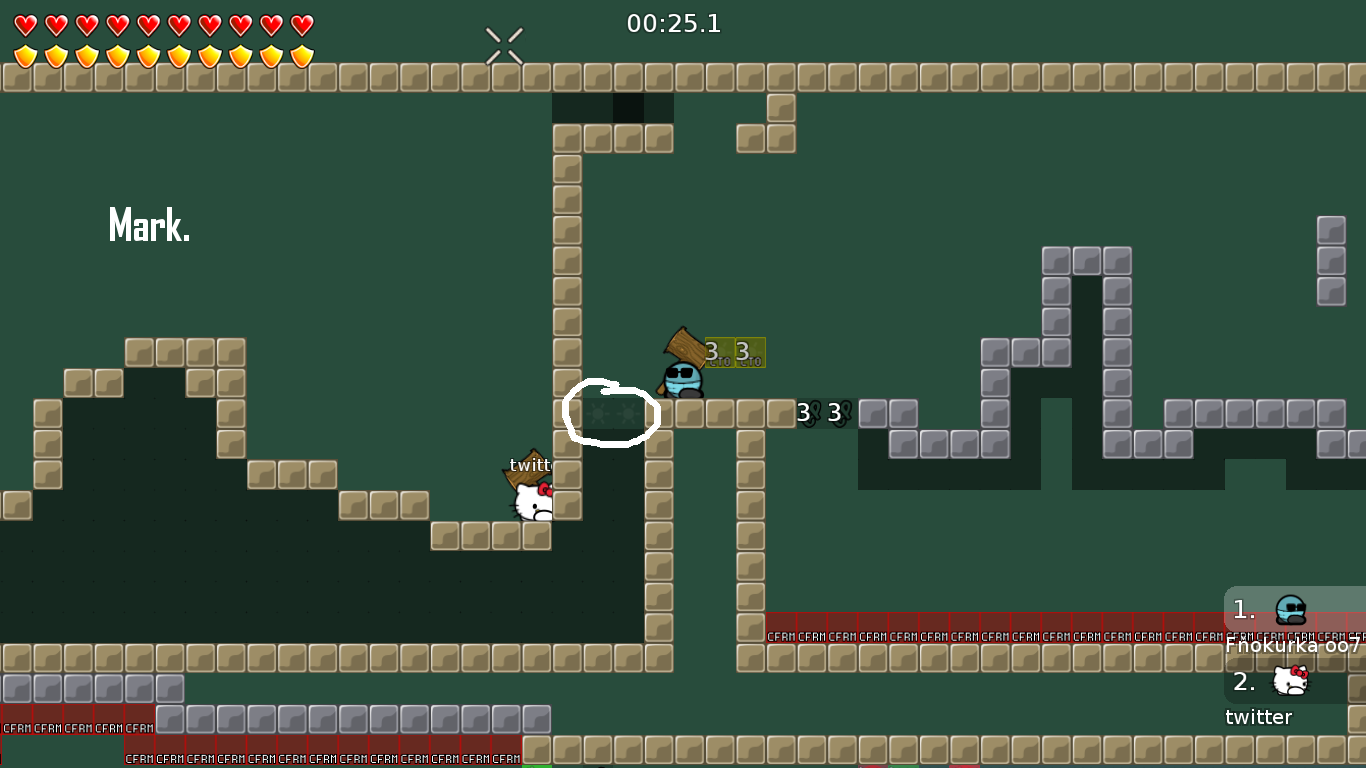
Task: Click the area circled in white
Action: tap(612, 413)
